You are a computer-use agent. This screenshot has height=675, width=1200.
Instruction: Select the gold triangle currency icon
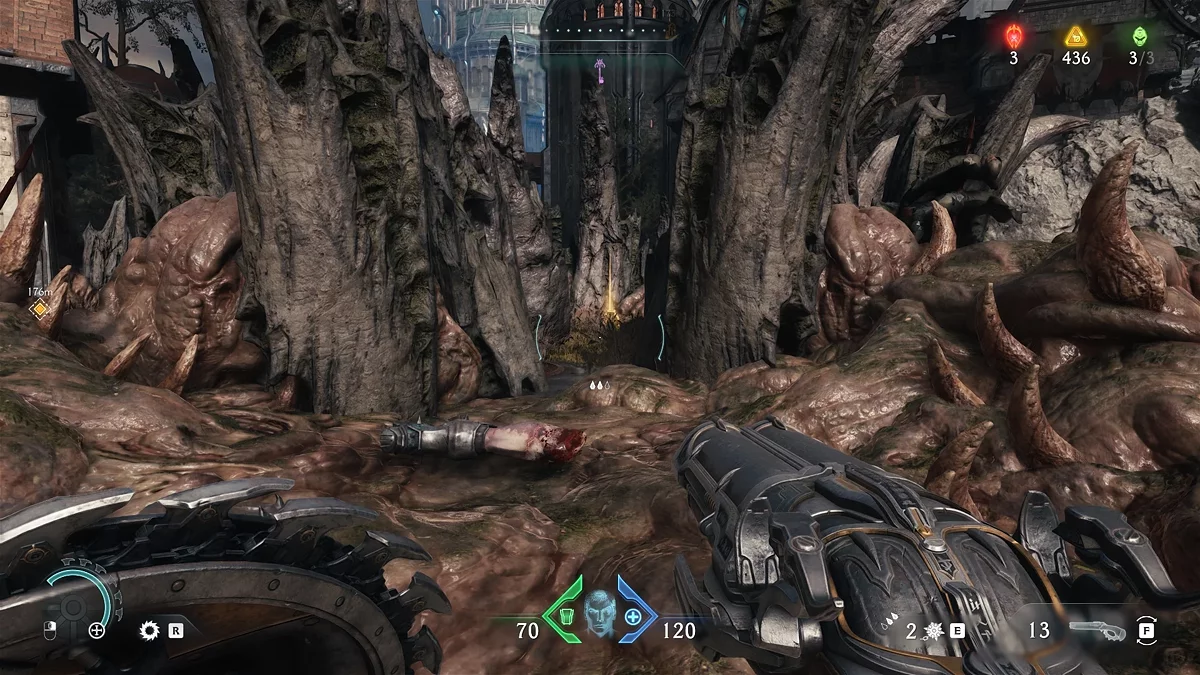[1075, 37]
